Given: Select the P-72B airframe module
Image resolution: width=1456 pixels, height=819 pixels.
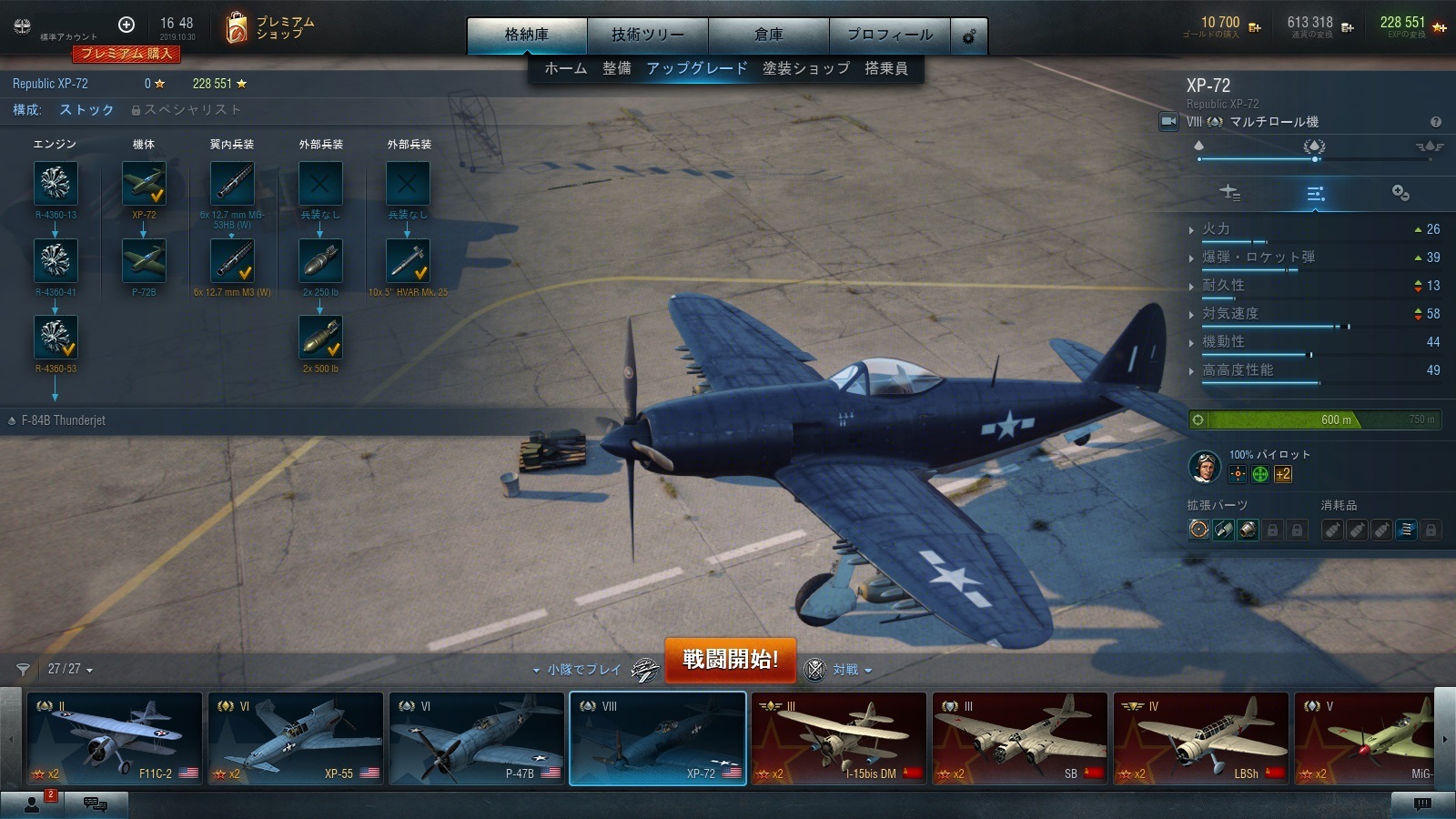Looking at the screenshot, I should coord(144,261).
